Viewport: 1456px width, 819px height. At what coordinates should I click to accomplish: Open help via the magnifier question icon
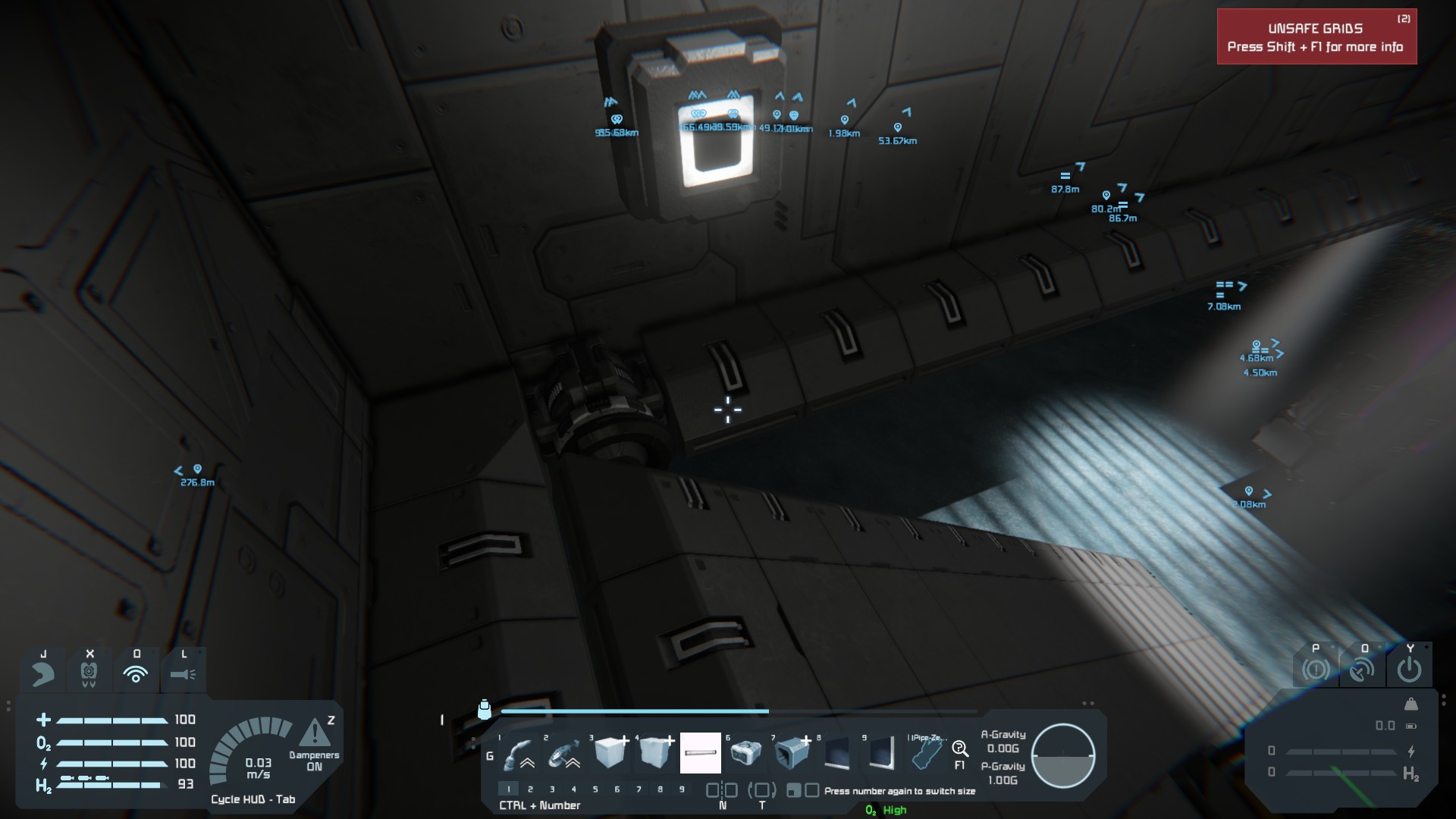960,750
